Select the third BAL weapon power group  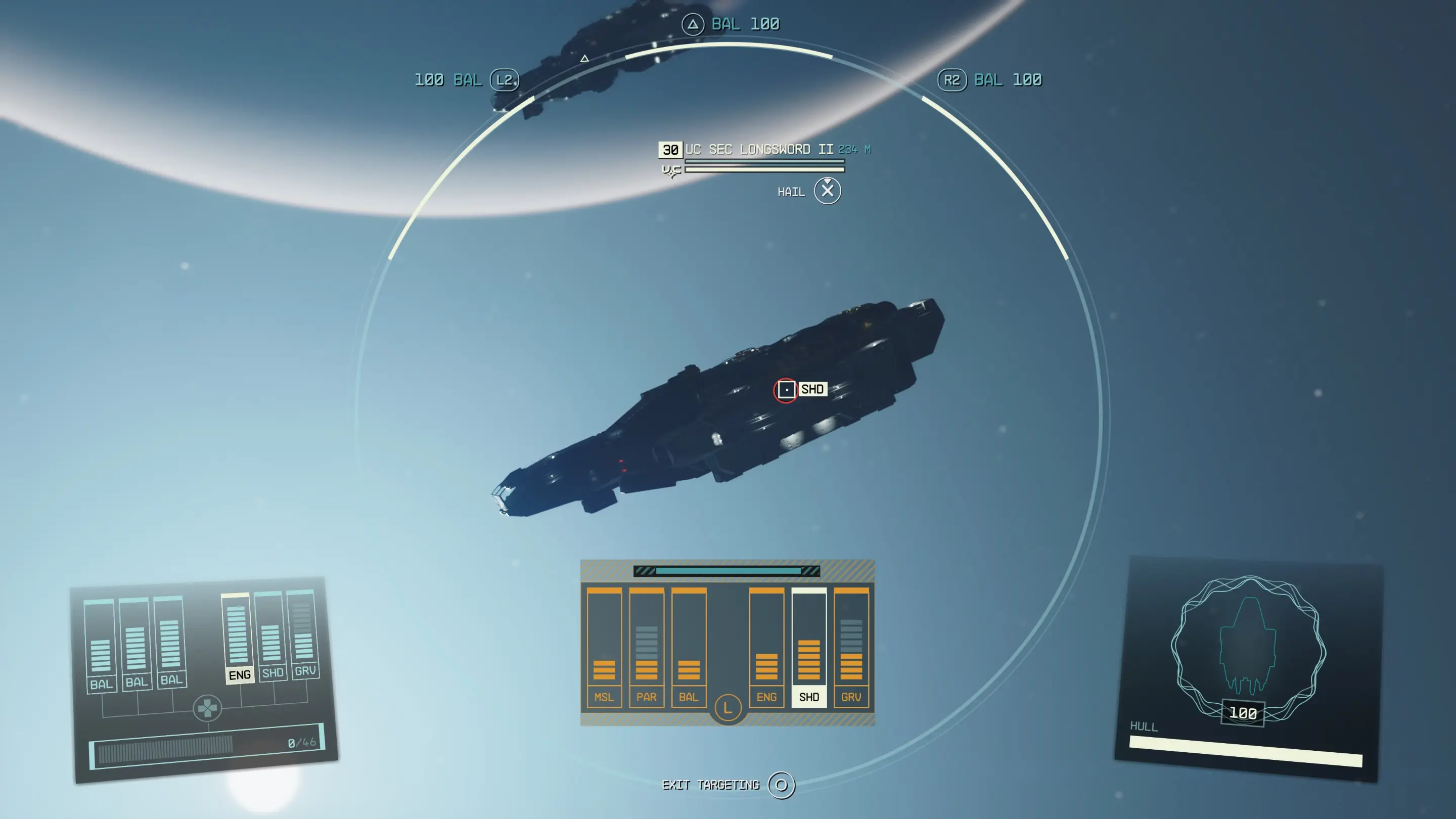pyautogui.click(x=172, y=645)
